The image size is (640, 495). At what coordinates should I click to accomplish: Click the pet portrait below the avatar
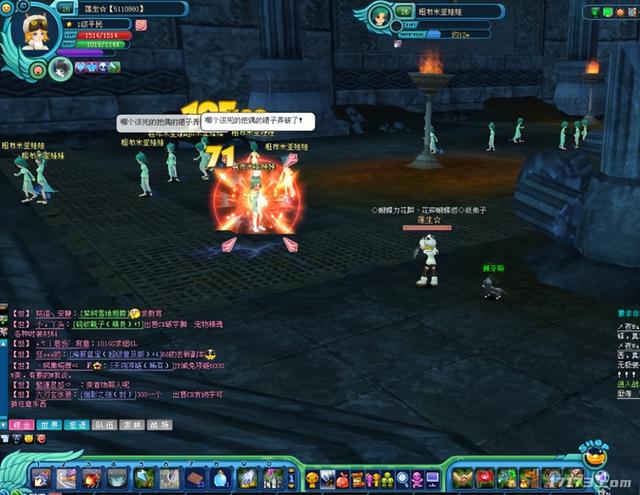[60, 69]
